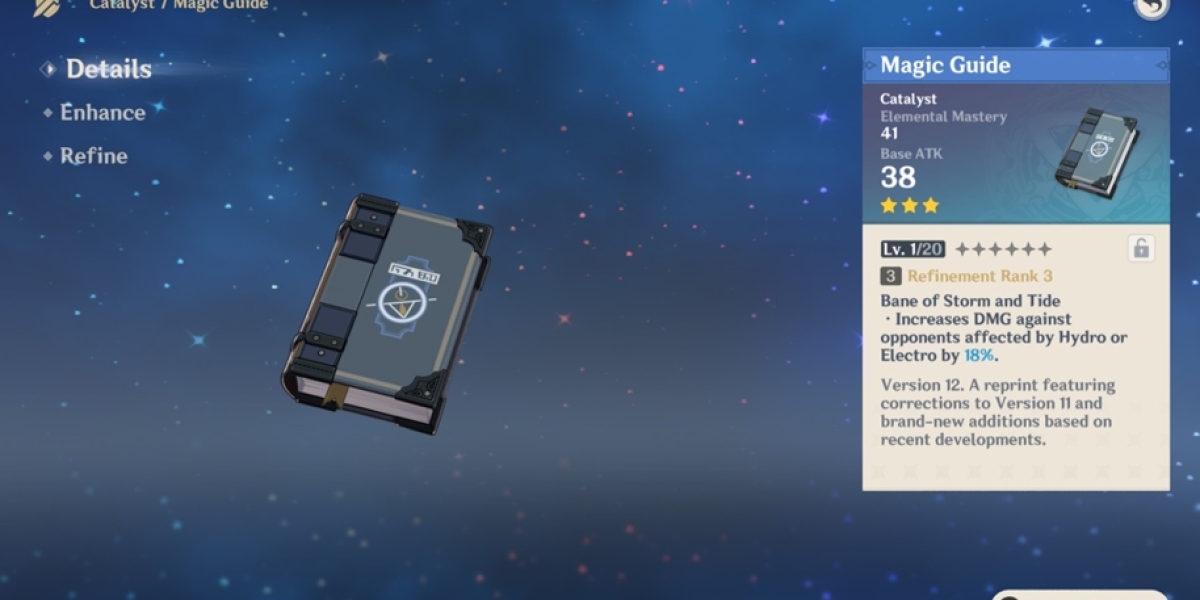
Task: Close the weapon screen
Action: 1152,6
